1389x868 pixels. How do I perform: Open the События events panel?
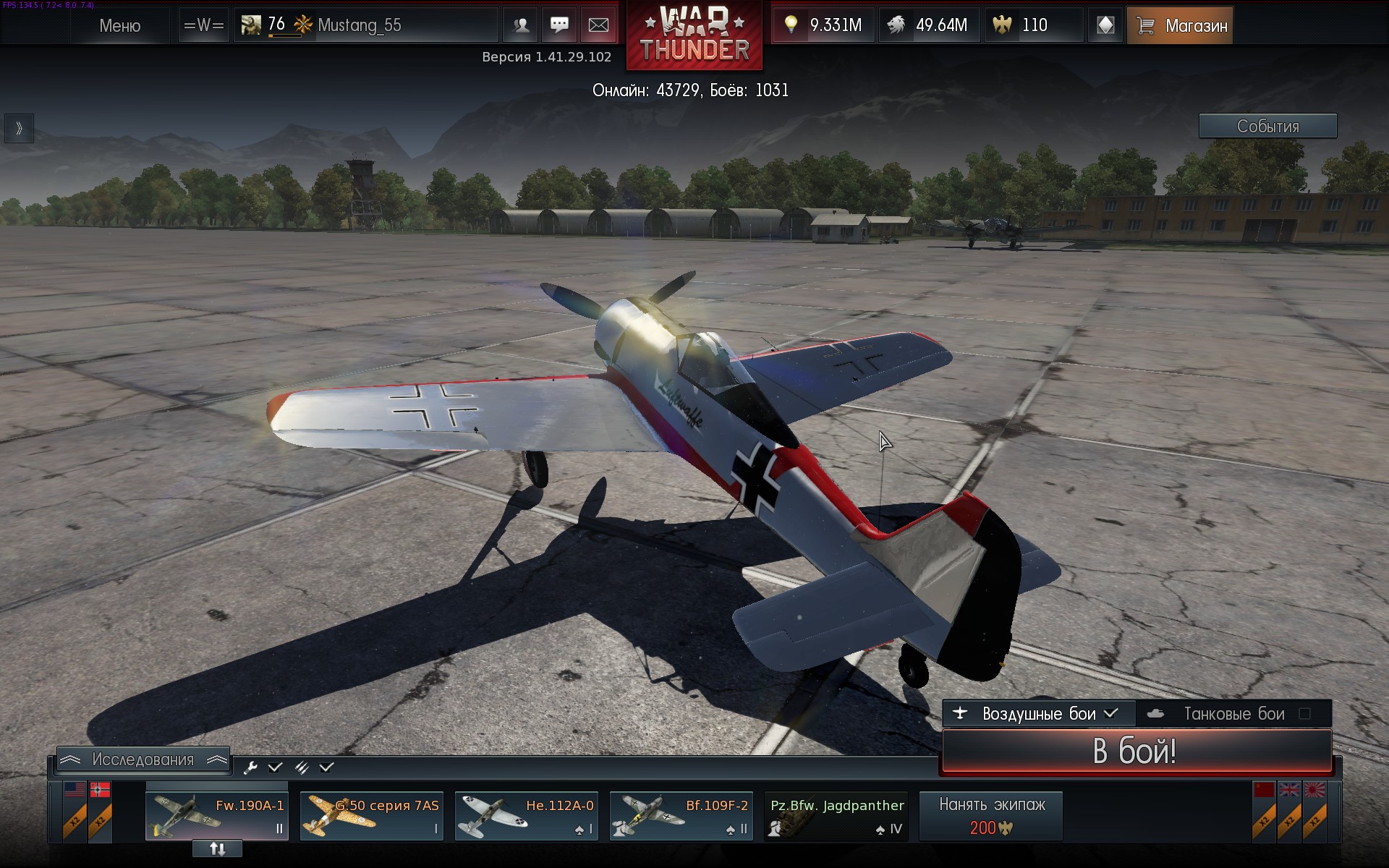click(1267, 126)
